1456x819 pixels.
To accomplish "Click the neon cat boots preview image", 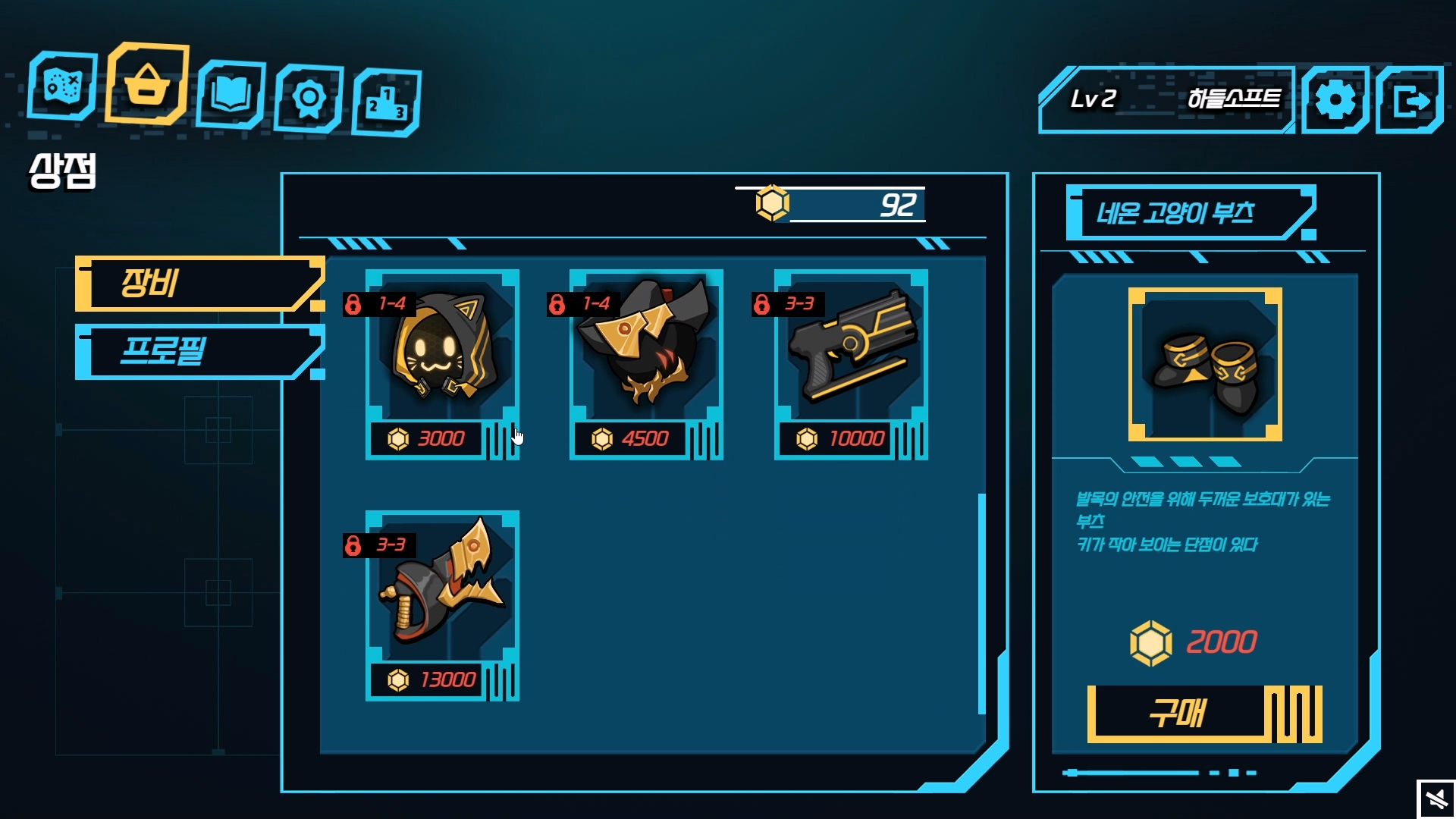I will point(1204,364).
